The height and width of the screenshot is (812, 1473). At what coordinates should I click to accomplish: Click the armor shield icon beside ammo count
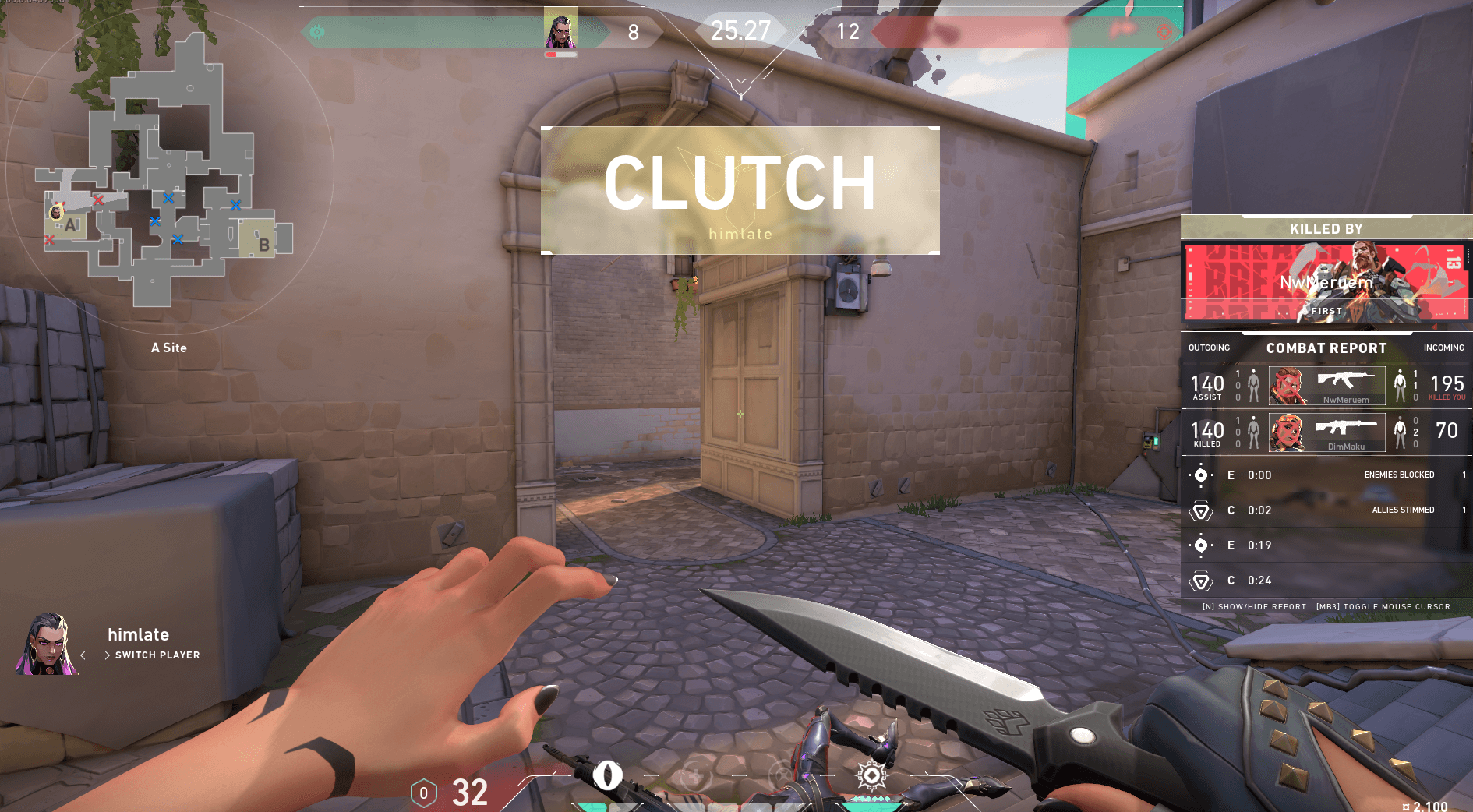[x=423, y=794]
